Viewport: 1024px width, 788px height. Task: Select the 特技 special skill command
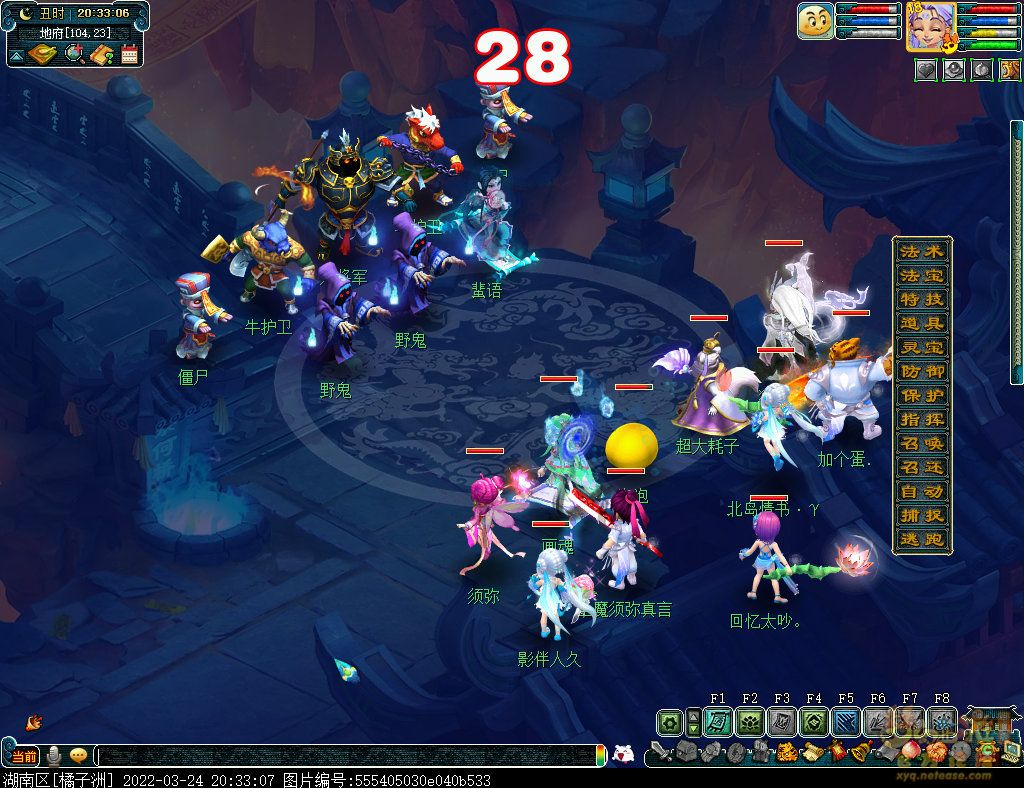click(921, 299)
